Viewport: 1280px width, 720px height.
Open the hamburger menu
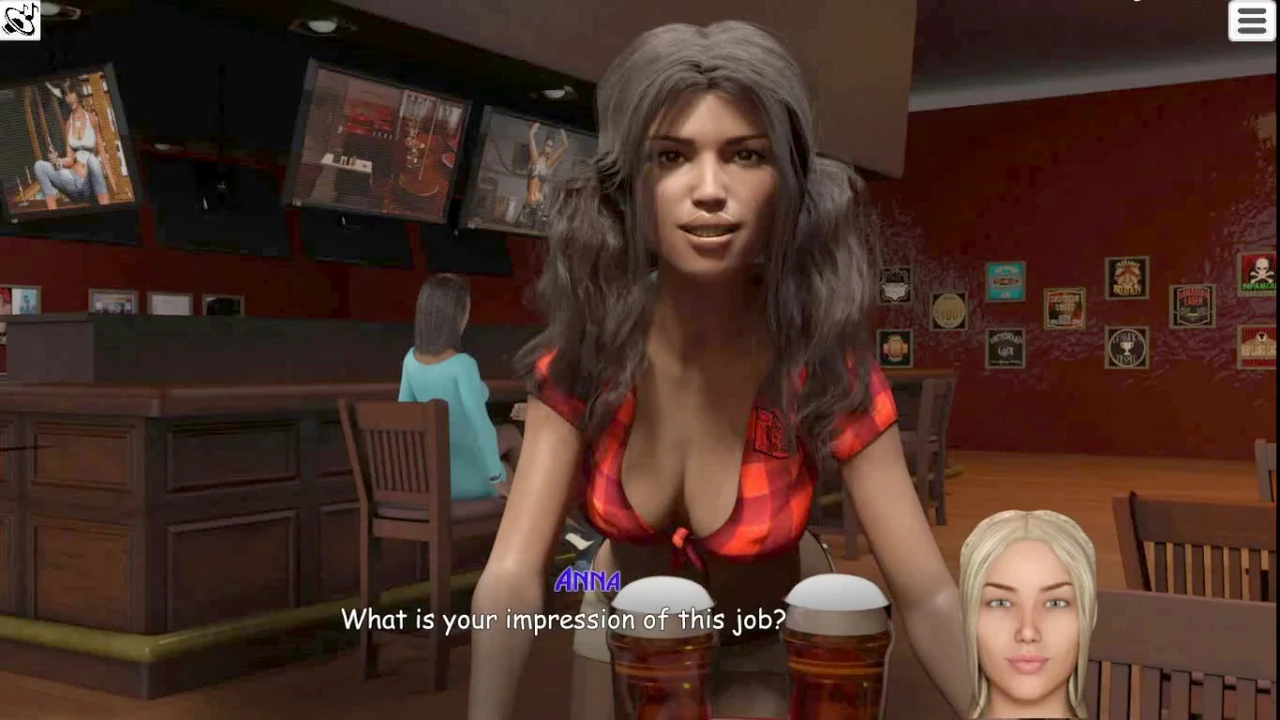(x=1251, y=21)
